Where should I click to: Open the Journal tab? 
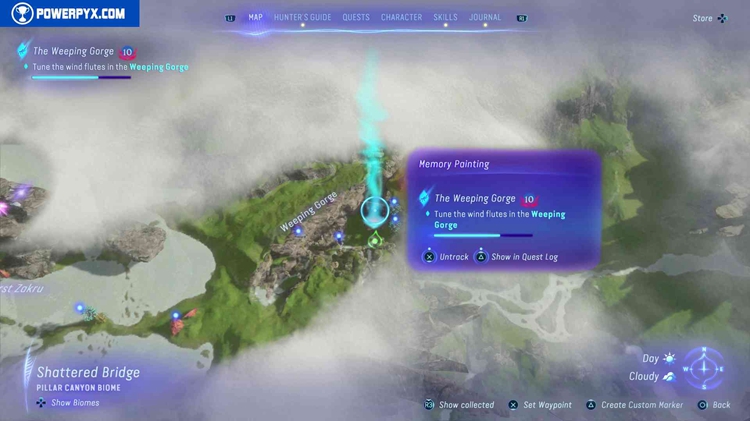click(x=485, y=17)
